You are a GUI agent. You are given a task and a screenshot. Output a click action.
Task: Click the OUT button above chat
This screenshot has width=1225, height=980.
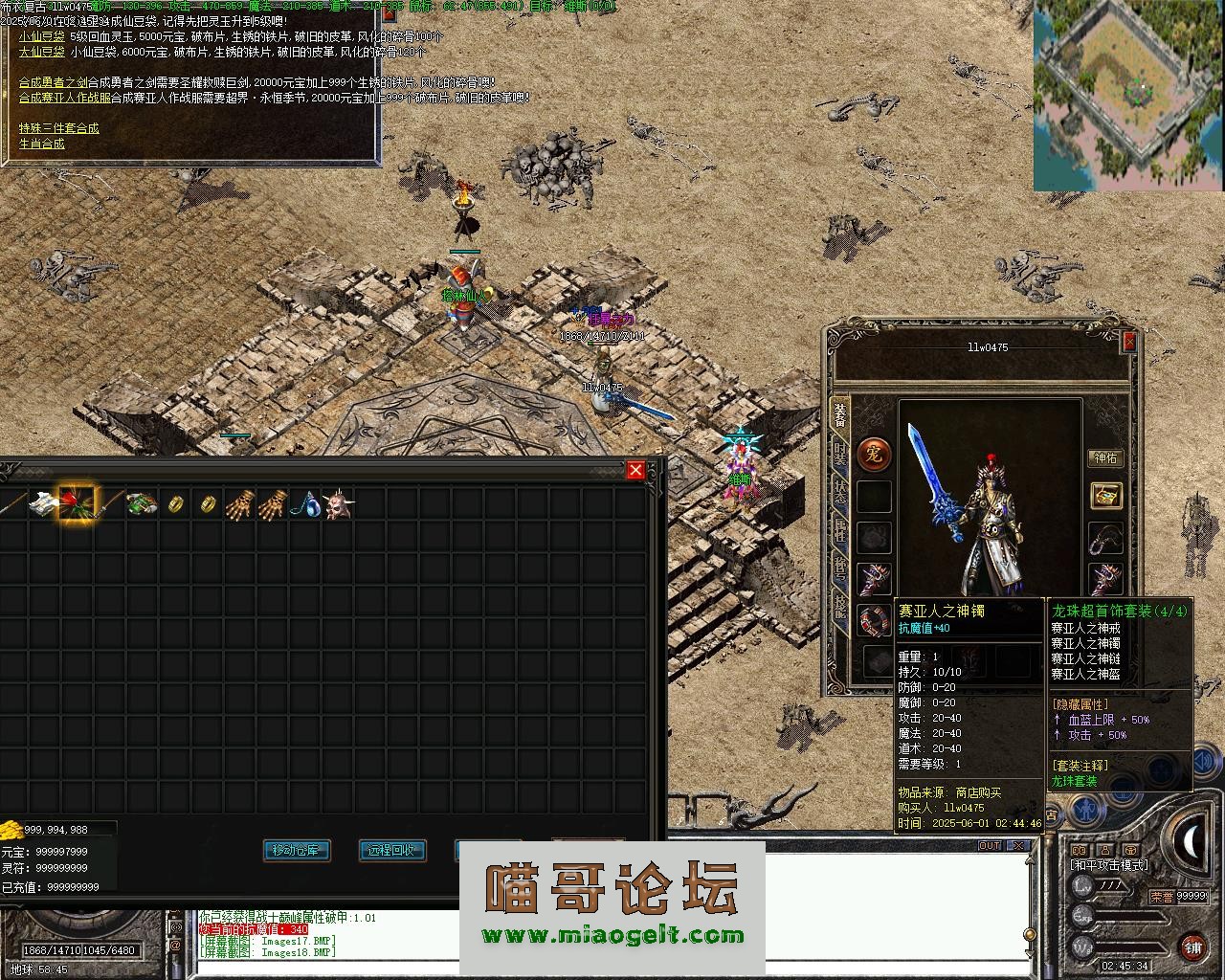point(989,845)
